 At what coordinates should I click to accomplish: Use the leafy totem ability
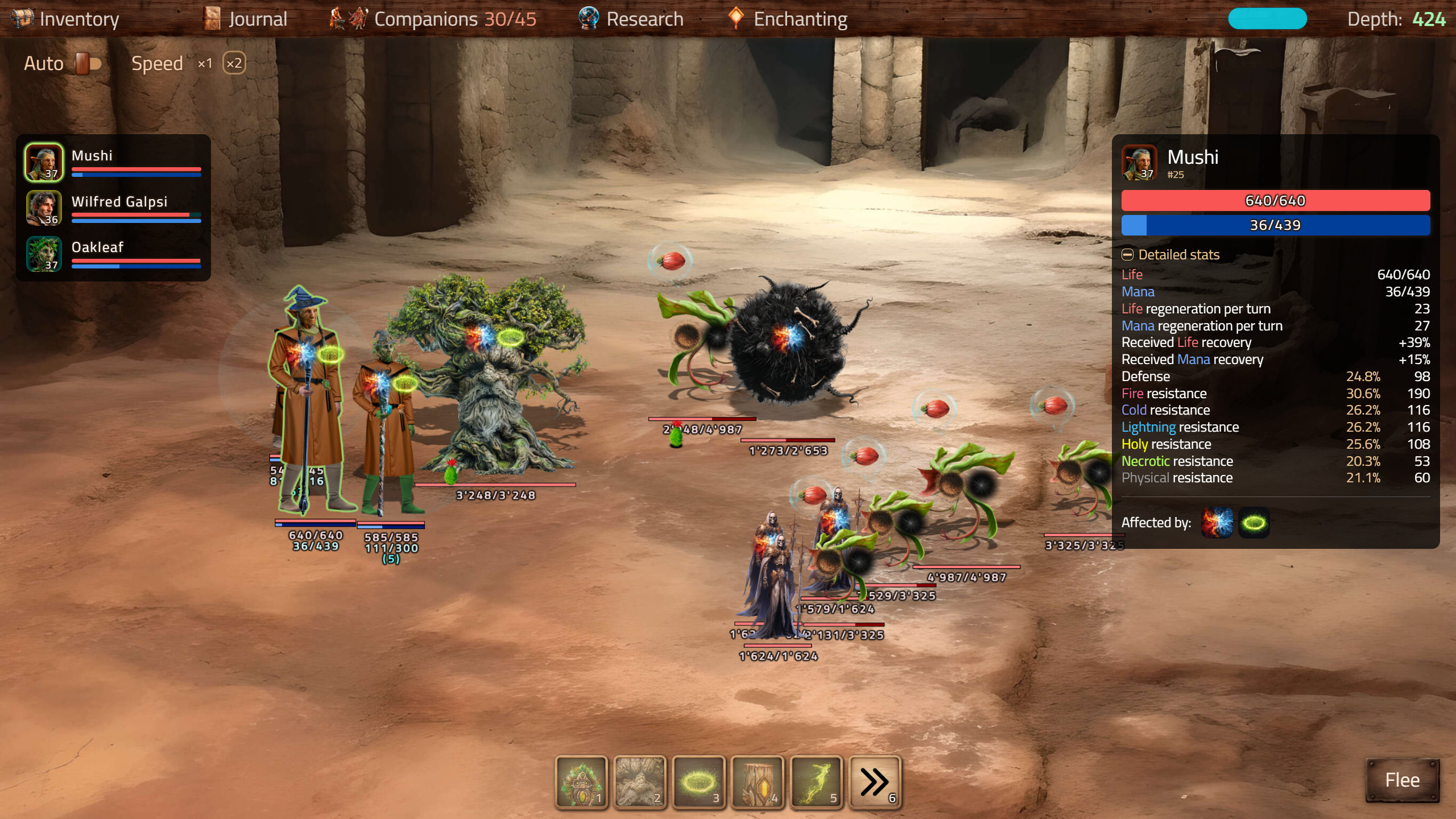(581, 782)
